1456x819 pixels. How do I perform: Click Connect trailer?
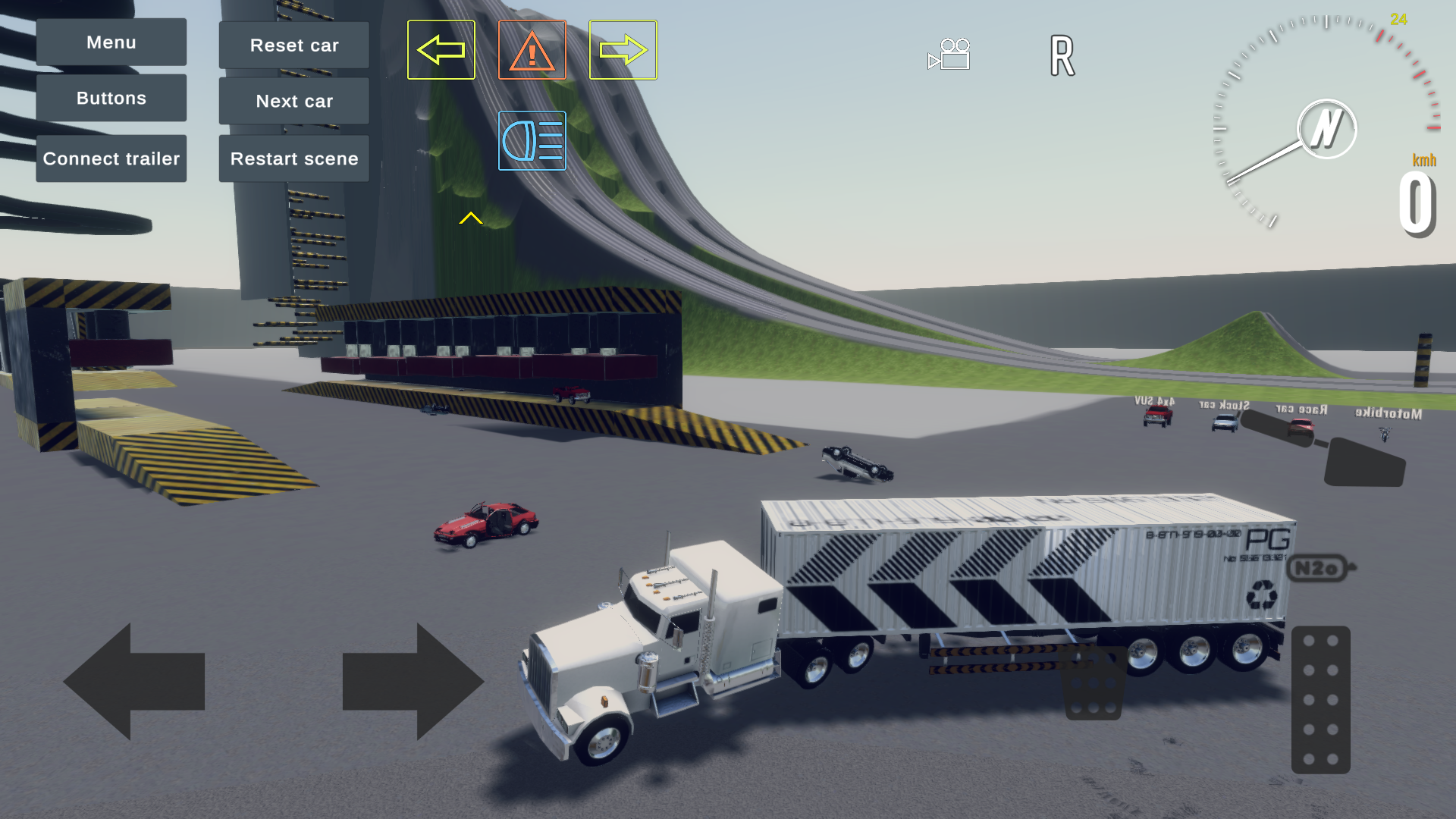[111, 158]
